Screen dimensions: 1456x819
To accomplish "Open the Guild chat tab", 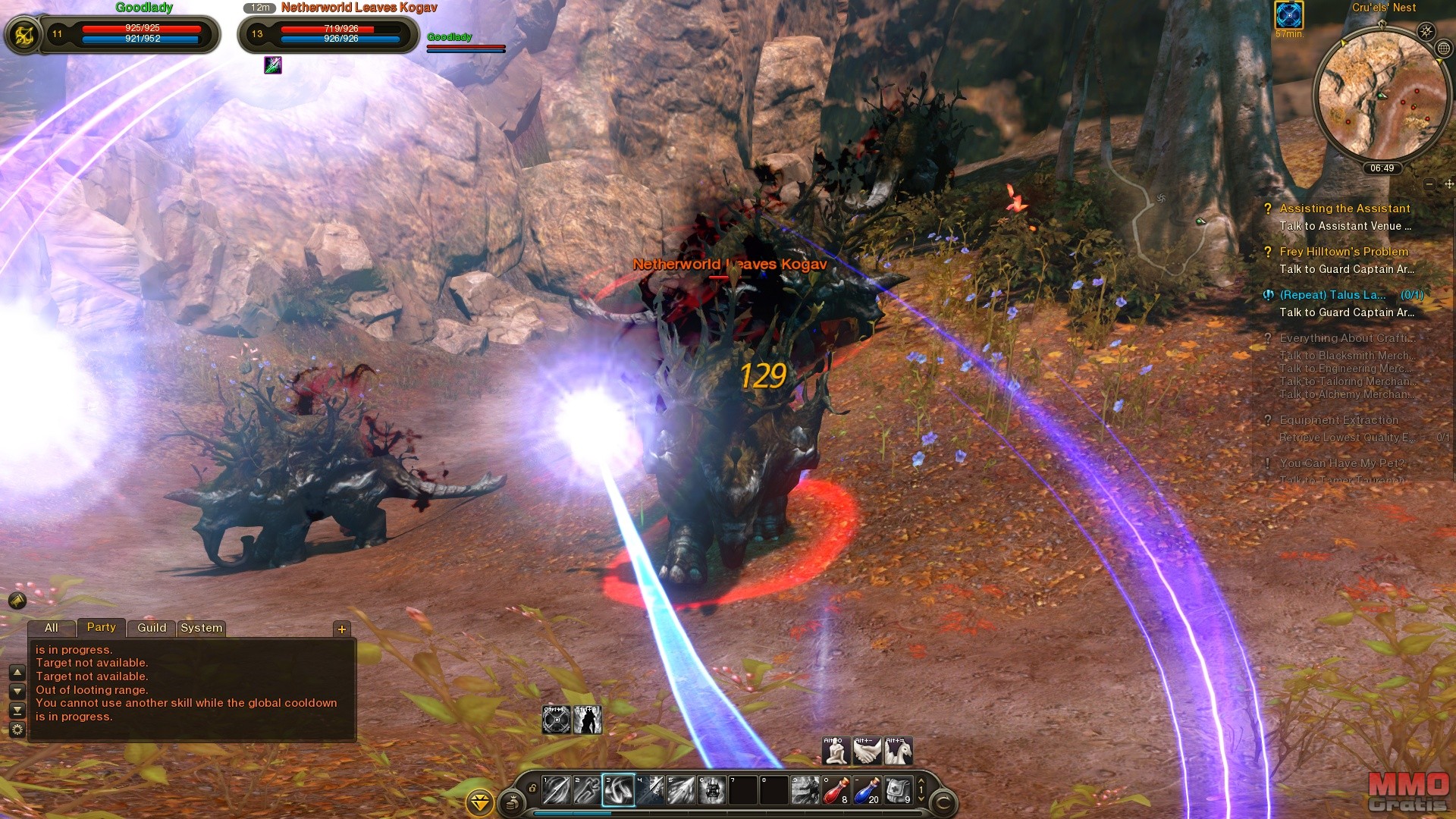I will pyautogui.click(x=152, y=628).
